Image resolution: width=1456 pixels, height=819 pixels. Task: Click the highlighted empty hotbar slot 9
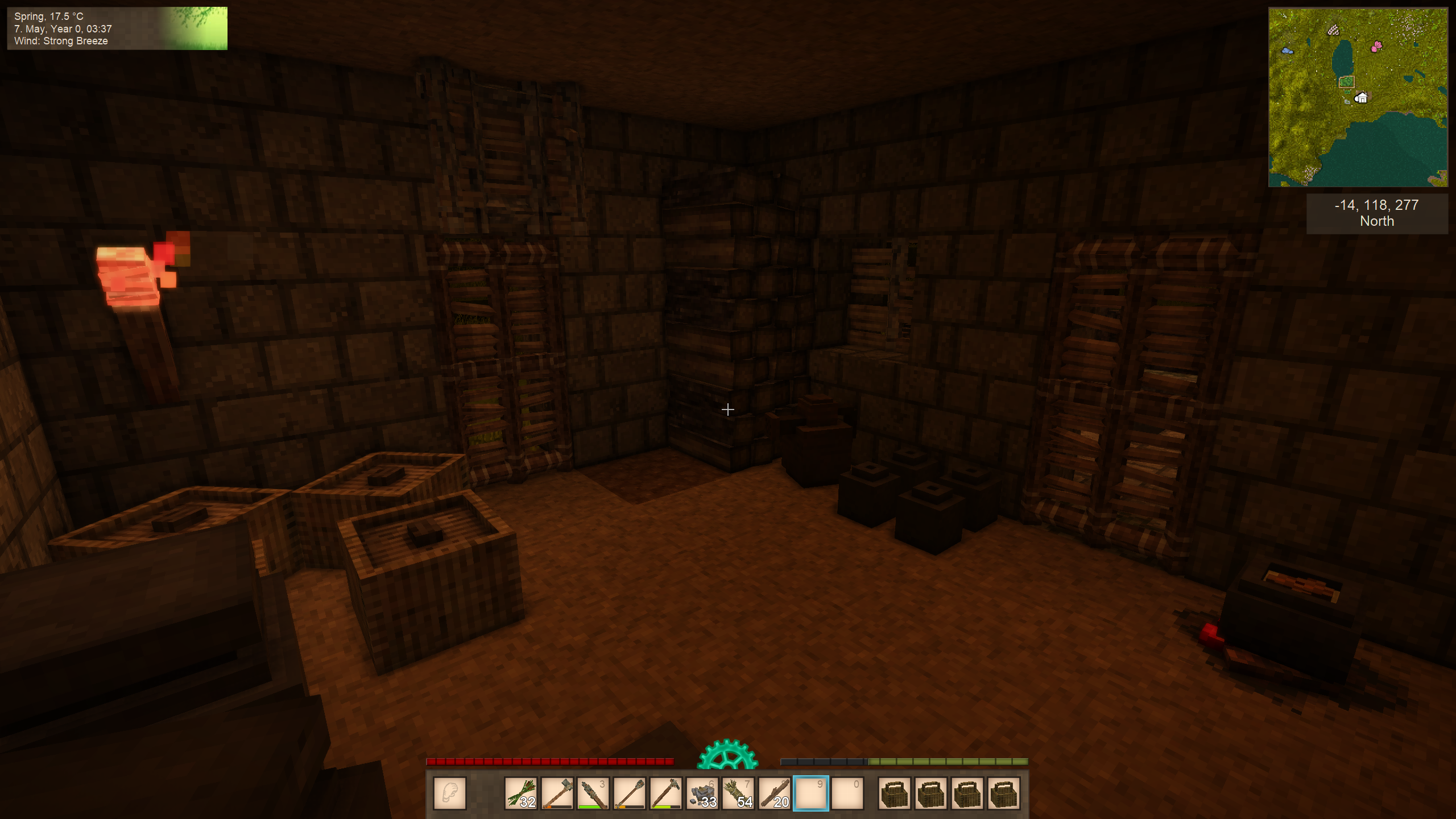point(811,793)
